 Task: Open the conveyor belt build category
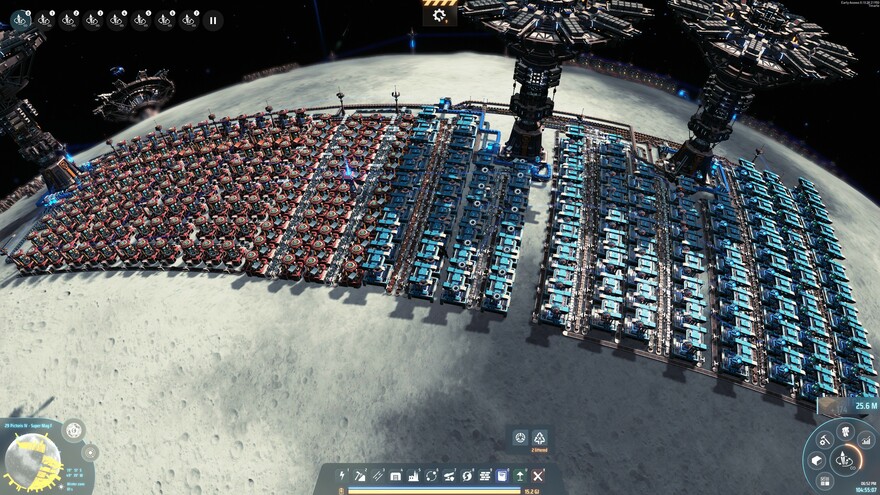[x=378, y=476]
